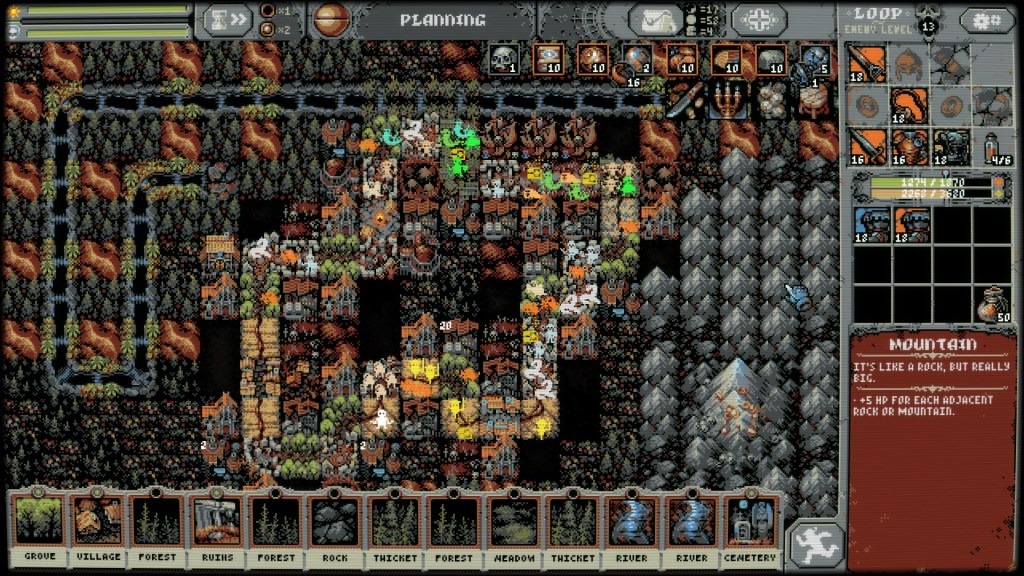Screen dimensions: 1024x576
Task: Toggle the Planning mode bar
Action: (x=442, y=19)
